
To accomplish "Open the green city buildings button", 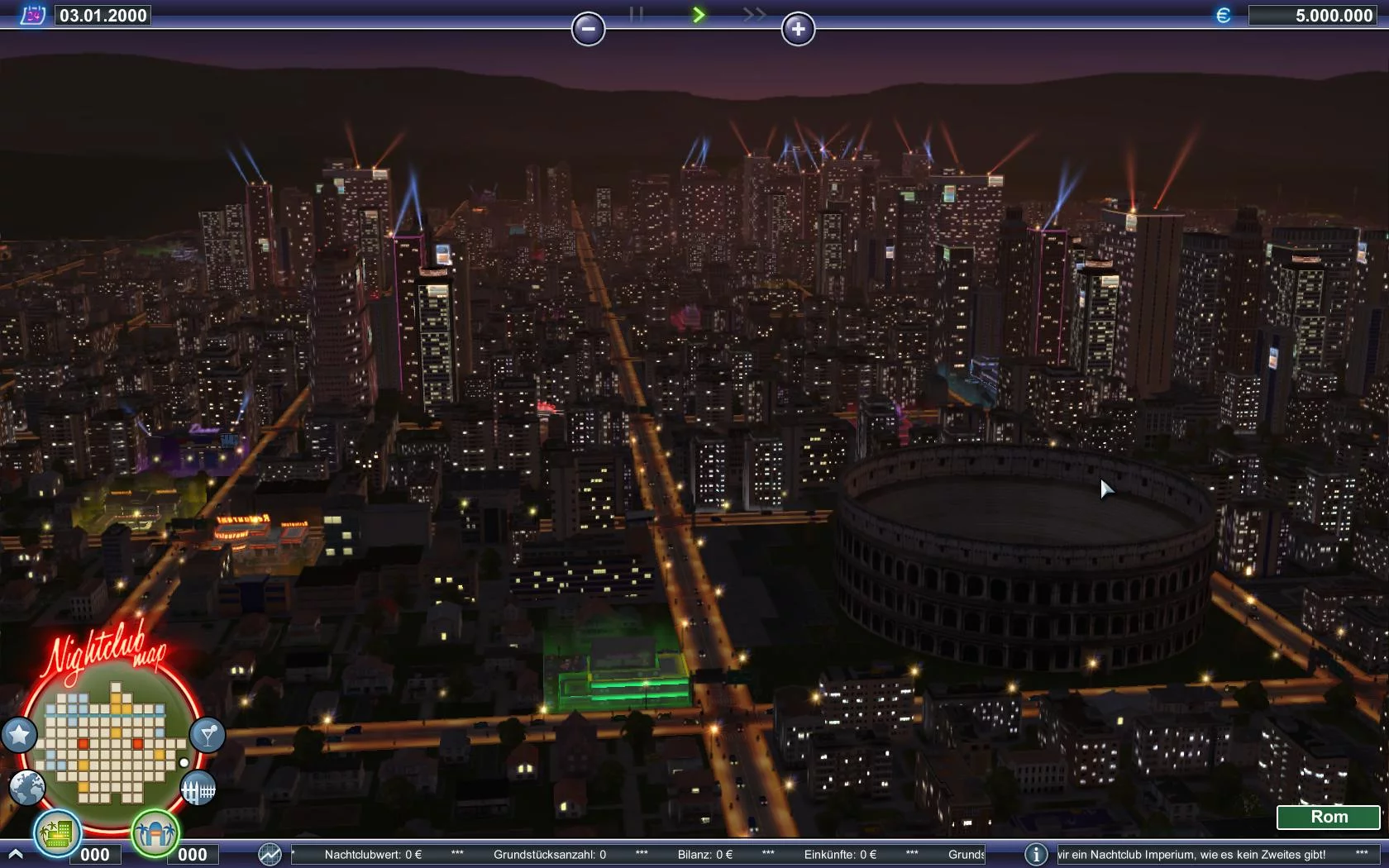I will click(x=57, y=832).
